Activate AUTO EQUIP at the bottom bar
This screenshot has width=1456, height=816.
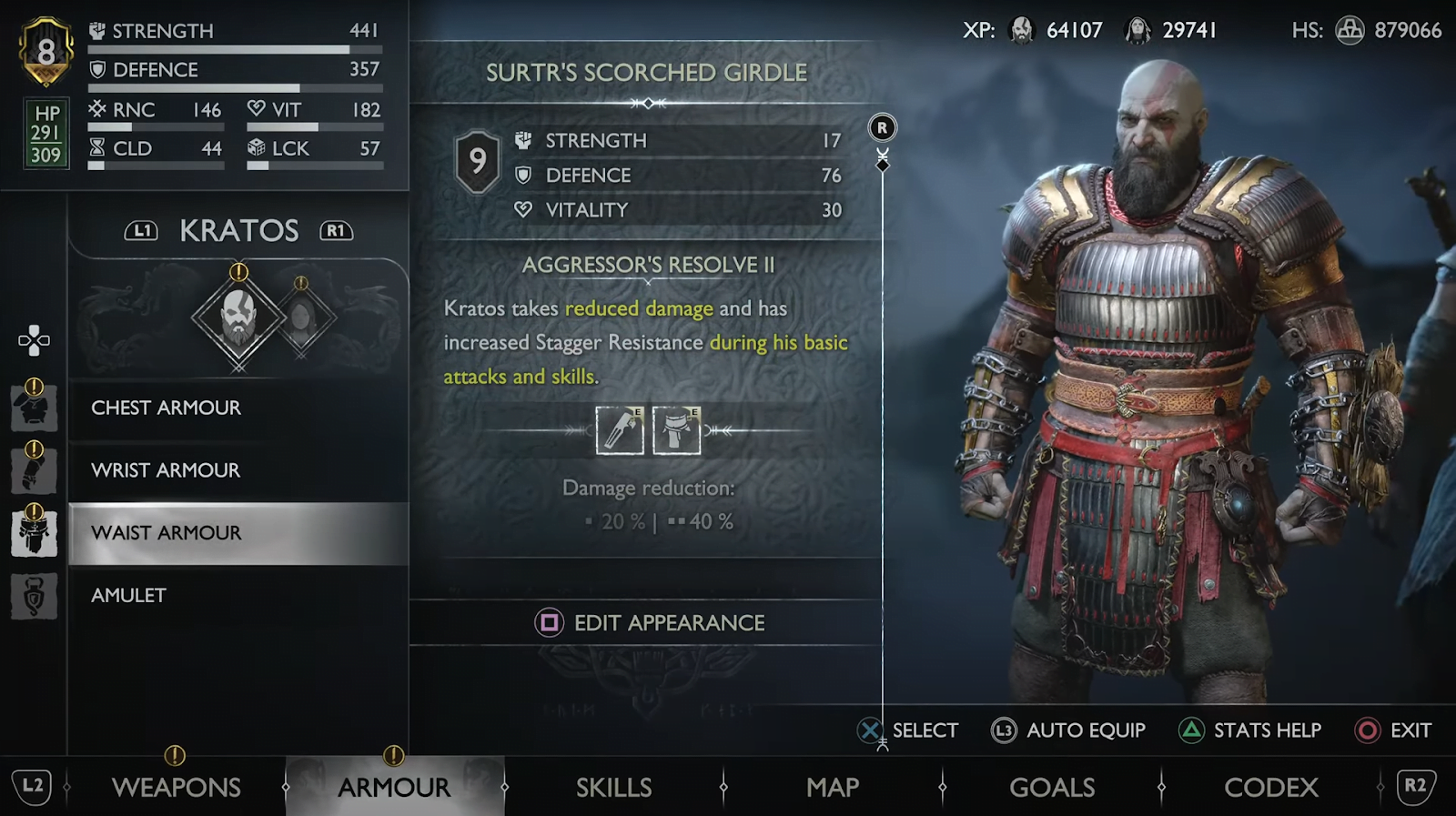[x=1068, y=730]
